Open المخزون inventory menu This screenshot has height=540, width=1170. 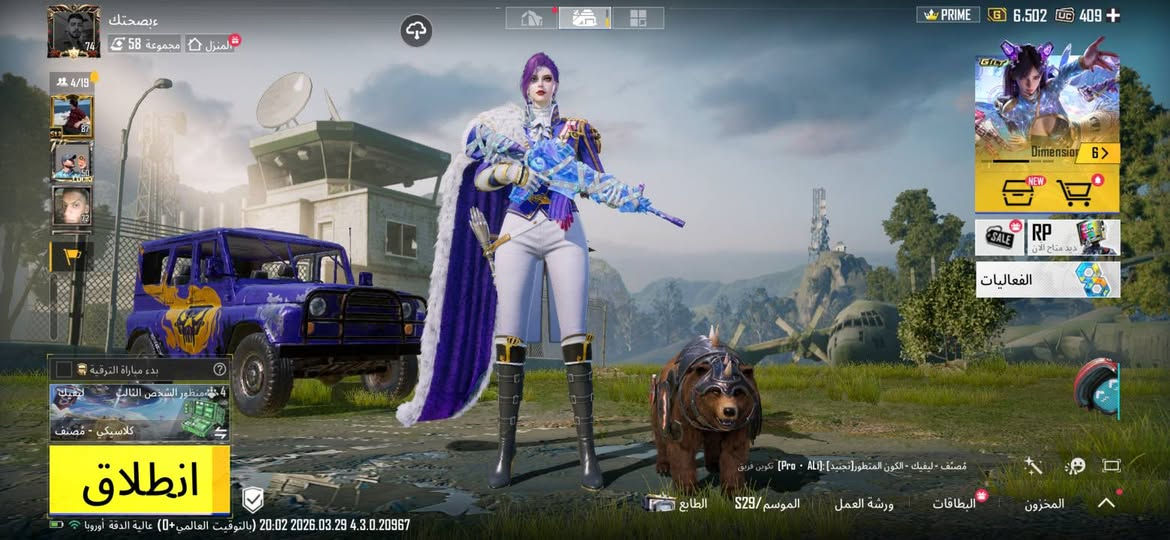[x=1044, y=504]
